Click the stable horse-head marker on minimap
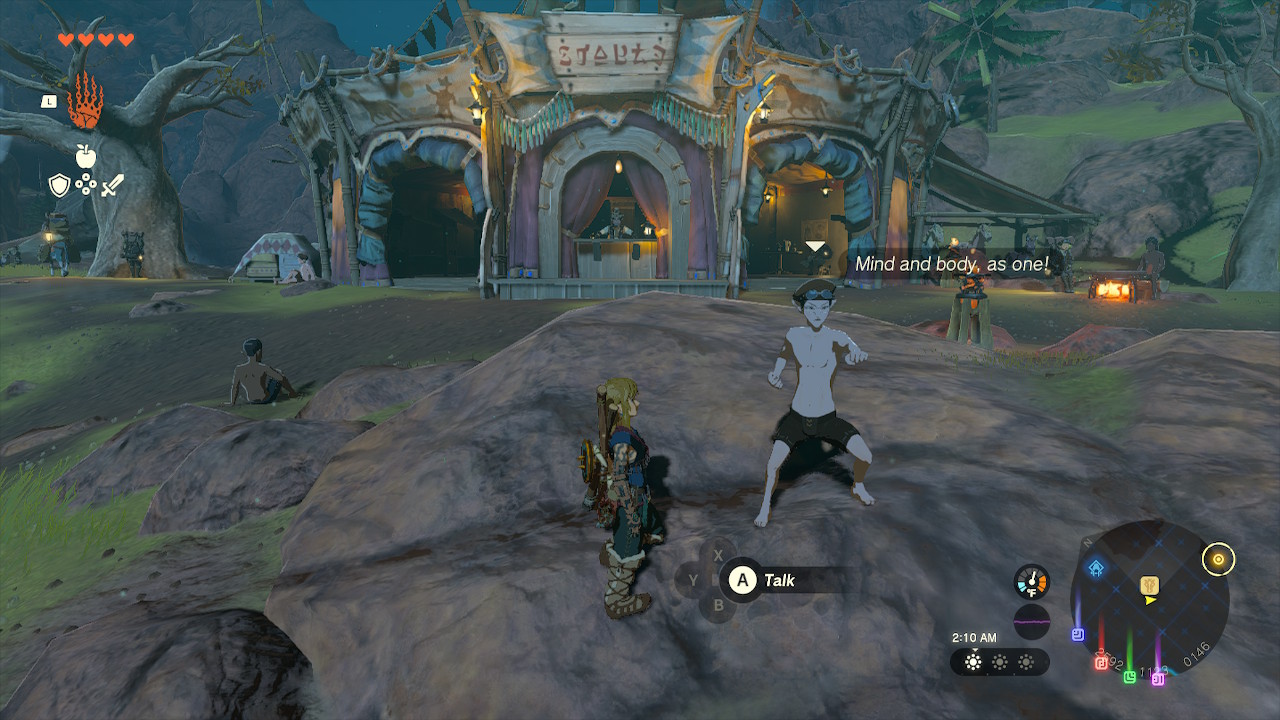This screenshot has height=720, width=1280. pyautogui.click(x=1150, y=584)
